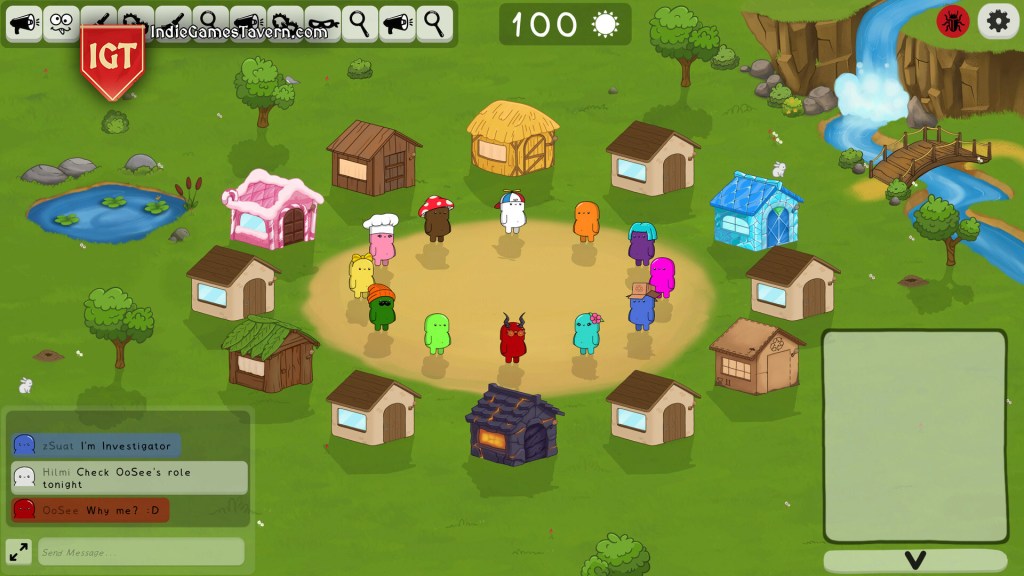Image resolution: width=1024 pixels, height=576 pixels.
Task: Open the red bug report button
Action: (952, 21)
